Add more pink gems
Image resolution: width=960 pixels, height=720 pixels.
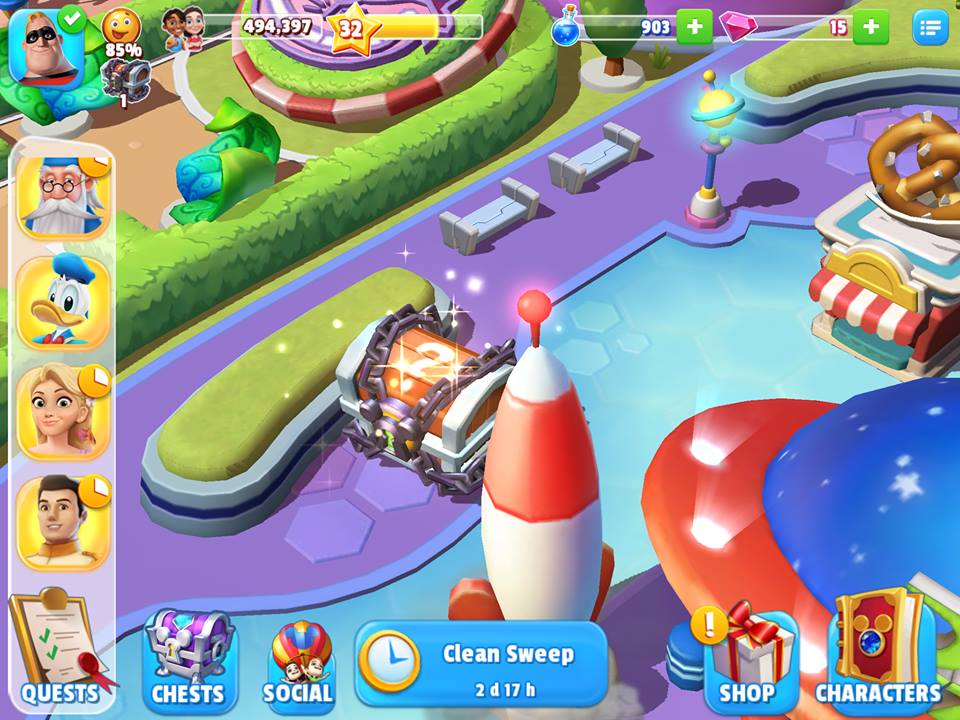(x=870, y=27)
